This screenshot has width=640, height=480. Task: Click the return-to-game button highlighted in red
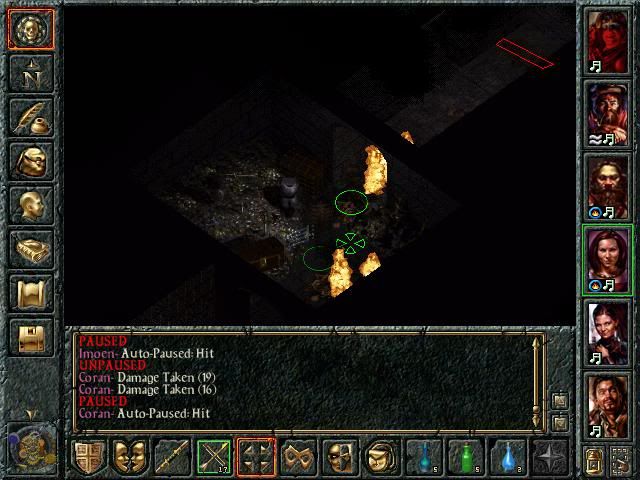(29, 28)
